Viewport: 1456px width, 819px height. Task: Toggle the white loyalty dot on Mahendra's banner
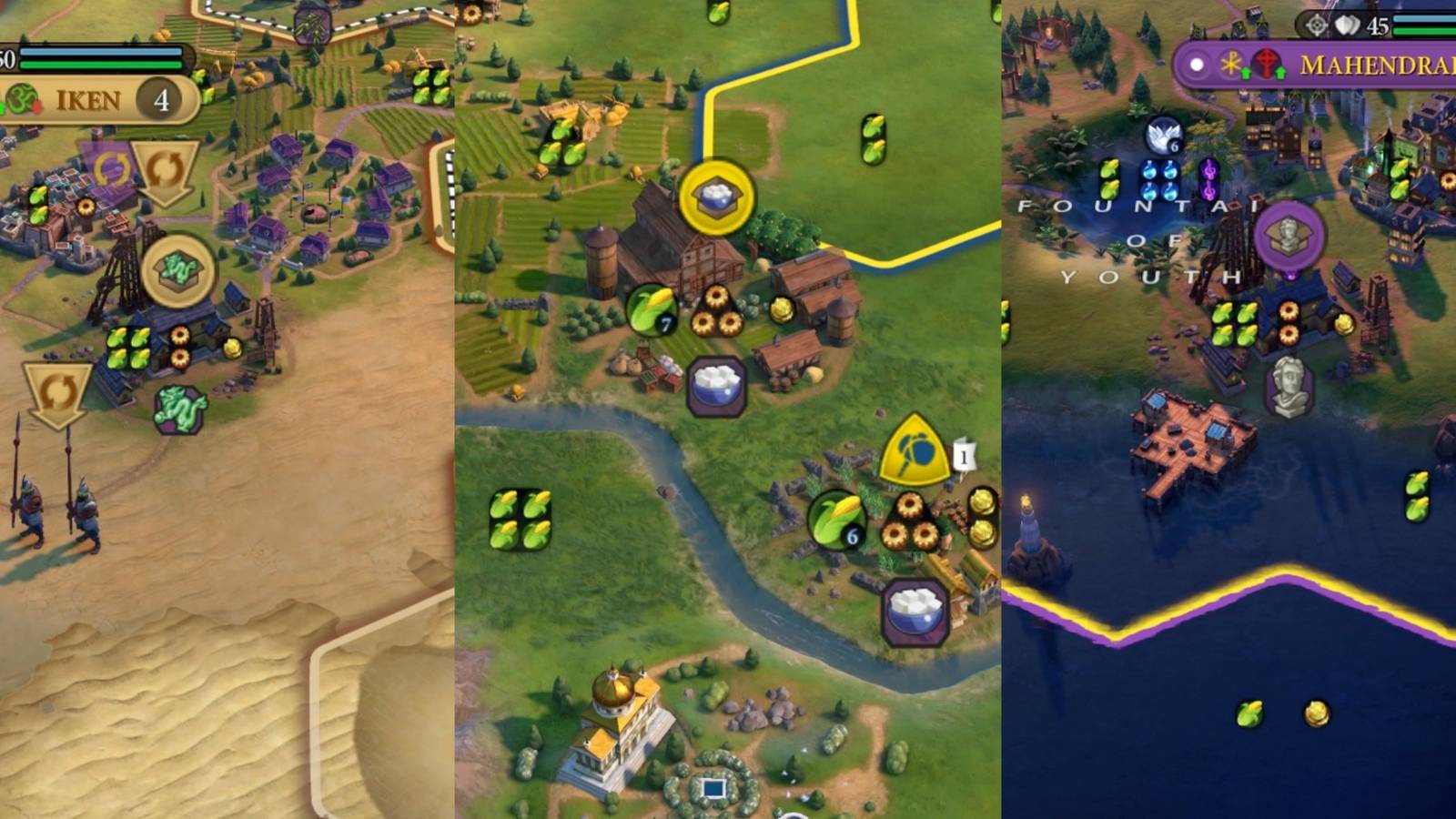(1197, 64)
